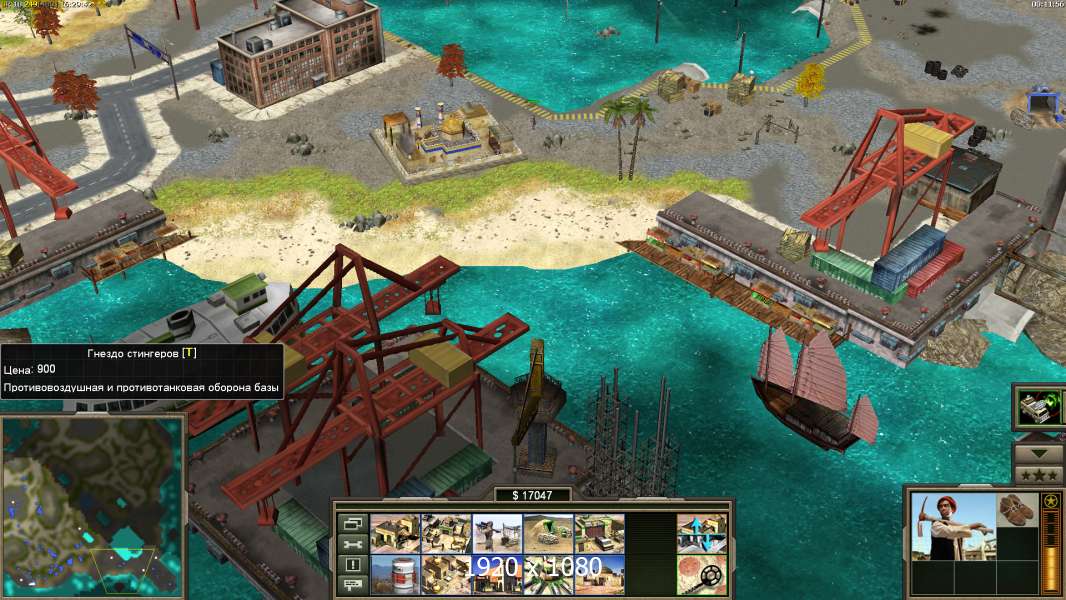This screenshot has height=600, width=1066.
Task: Click the blue up-down arrows building icon
Action: click(x=701, y=534)
